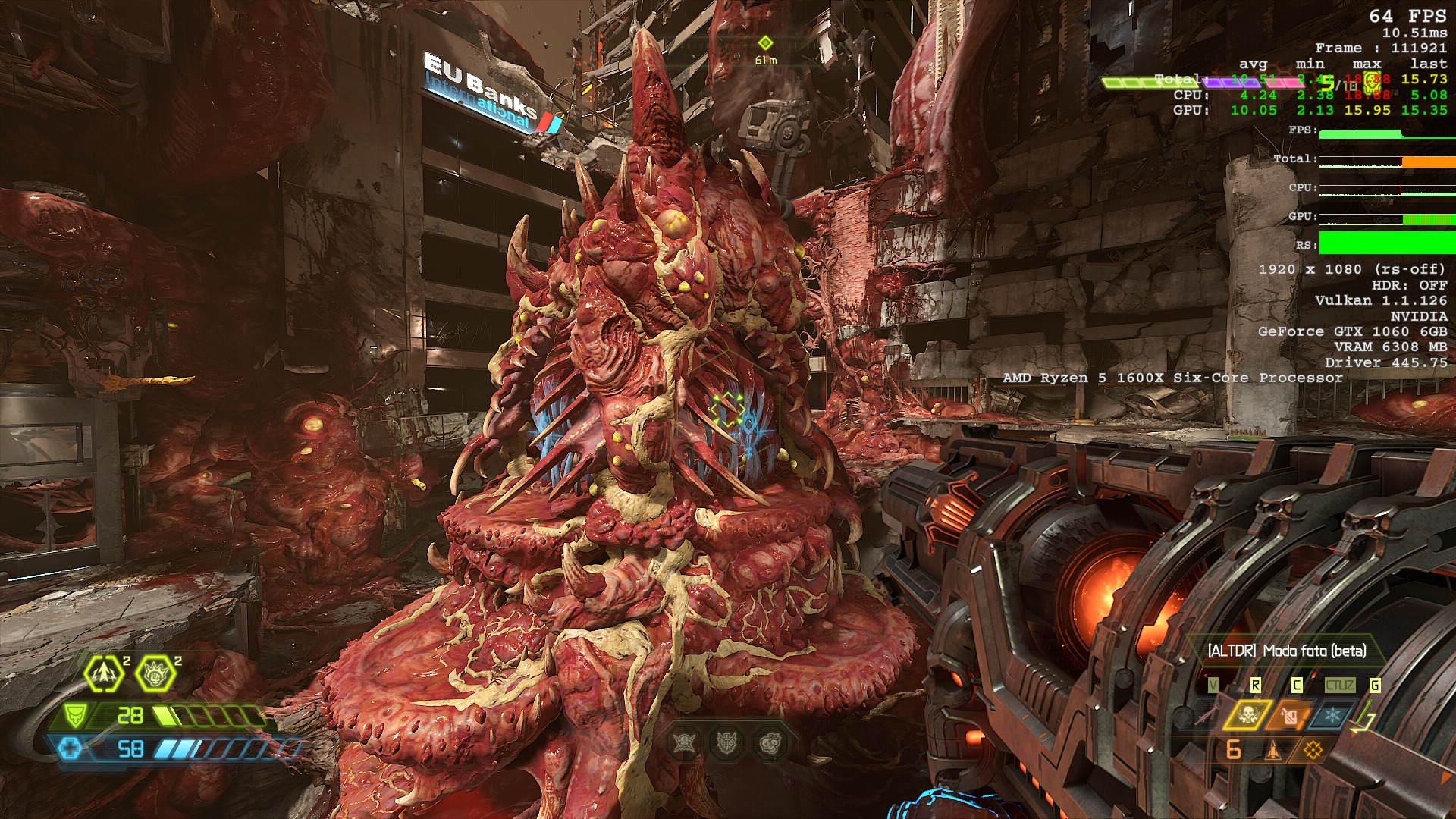Select the orange crosshair weapon mod icon
1456x819 pixels.
1313,751
